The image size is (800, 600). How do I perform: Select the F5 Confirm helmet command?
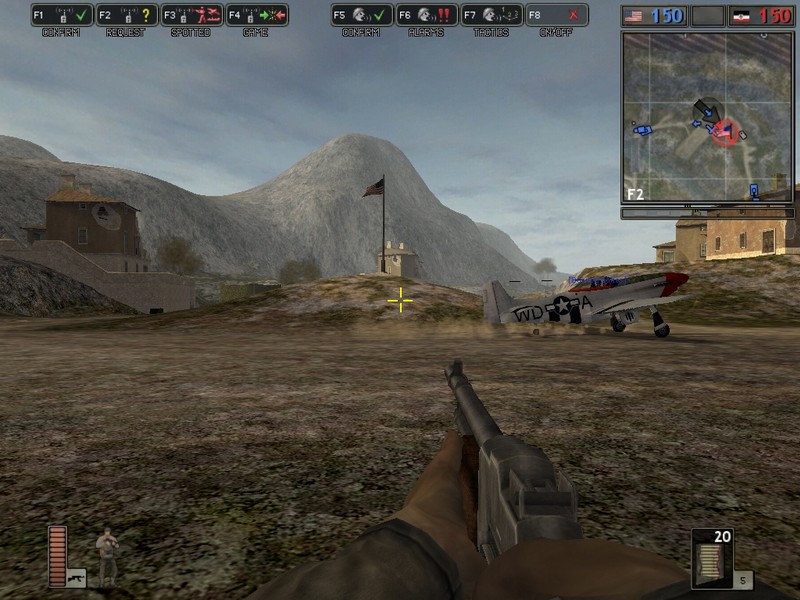(x=361, y=15)
